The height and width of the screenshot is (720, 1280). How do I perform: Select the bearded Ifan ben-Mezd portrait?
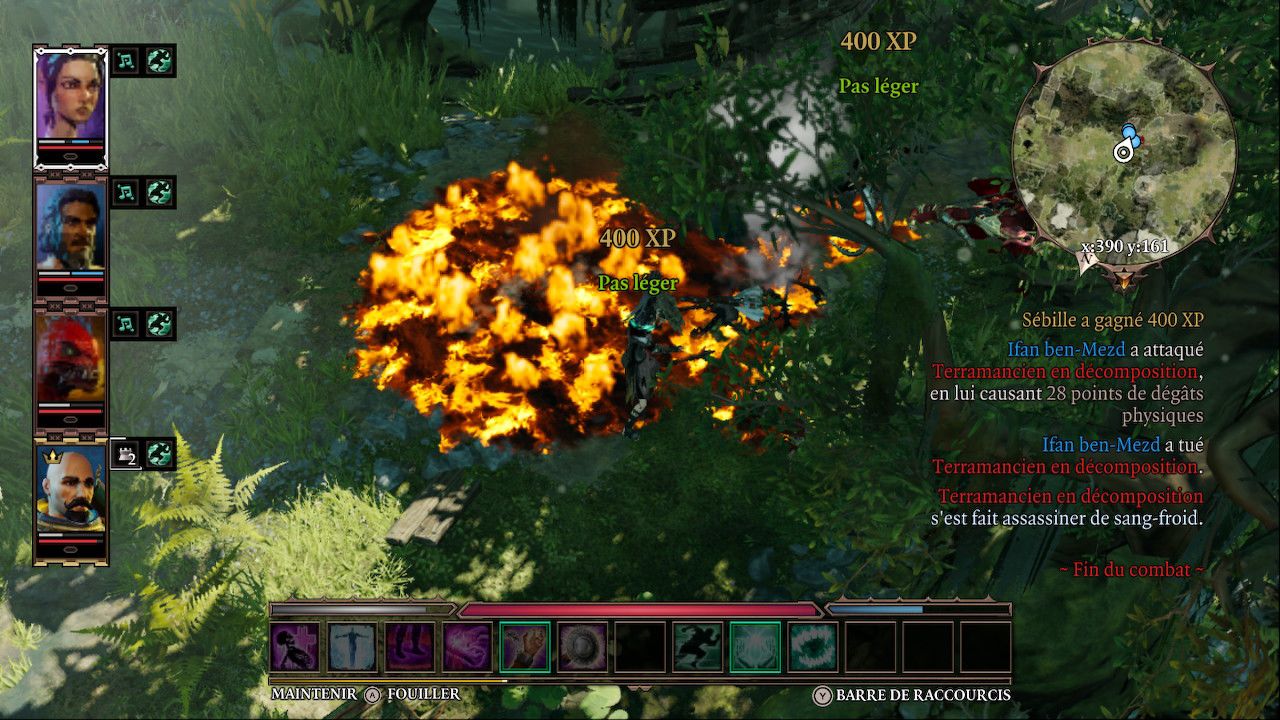(x=71, y=229)
